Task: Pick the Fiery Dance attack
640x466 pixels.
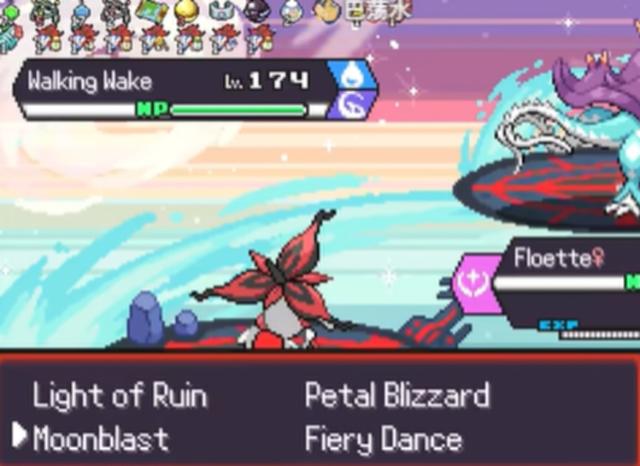Action: pos(383,438)
